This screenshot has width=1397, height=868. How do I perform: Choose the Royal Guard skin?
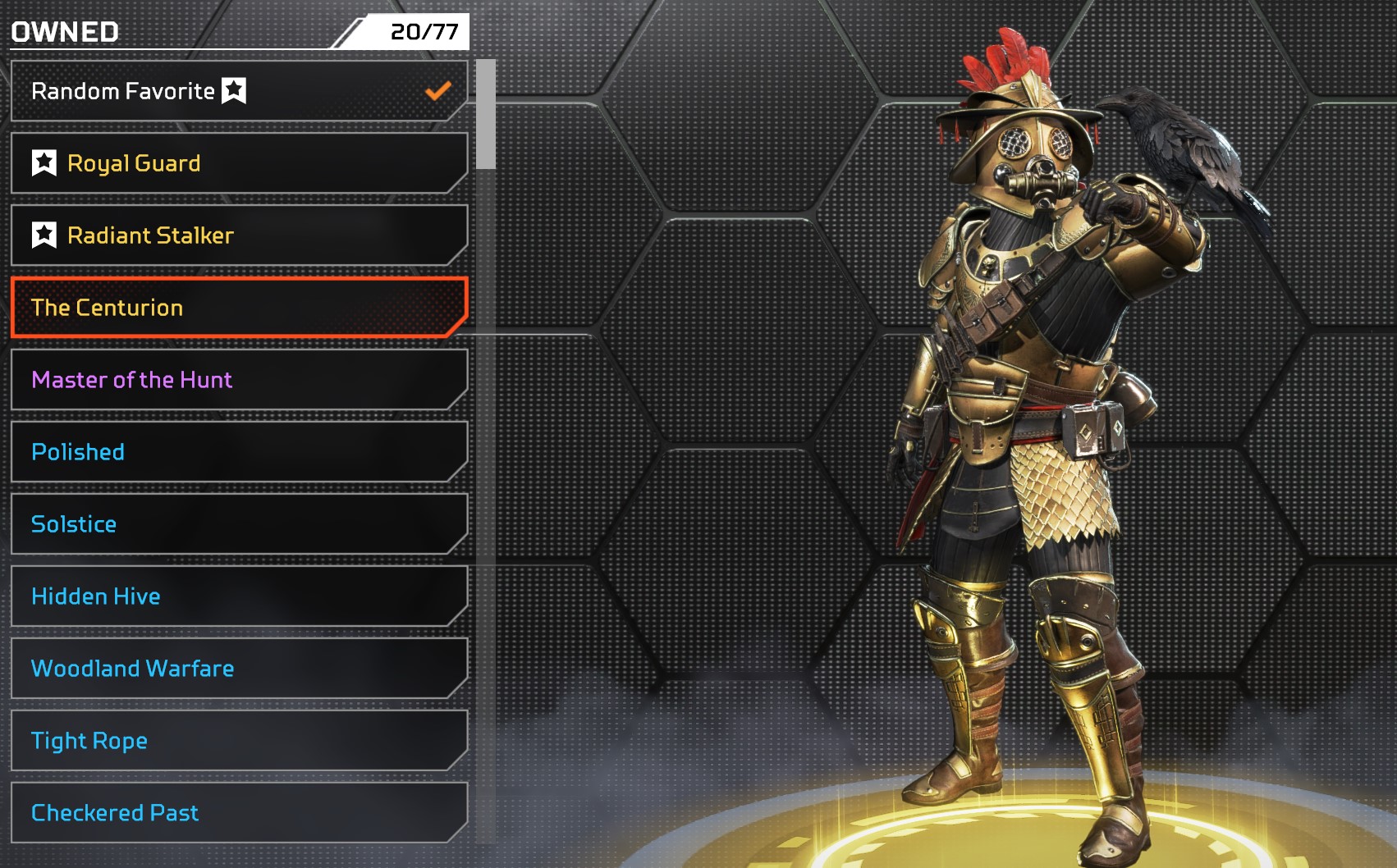click(238, 163)
